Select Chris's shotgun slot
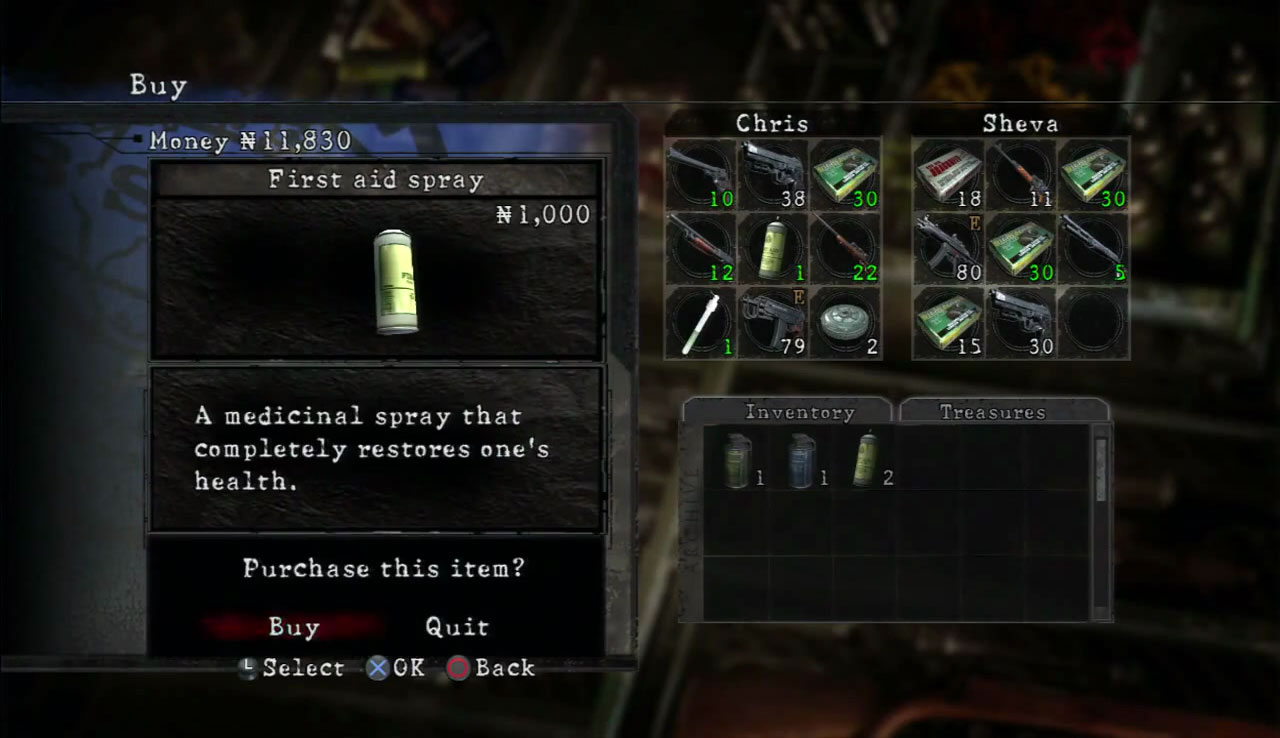Image resolution: width=1280 pixels, height=738 pixels. coord(700,247)
